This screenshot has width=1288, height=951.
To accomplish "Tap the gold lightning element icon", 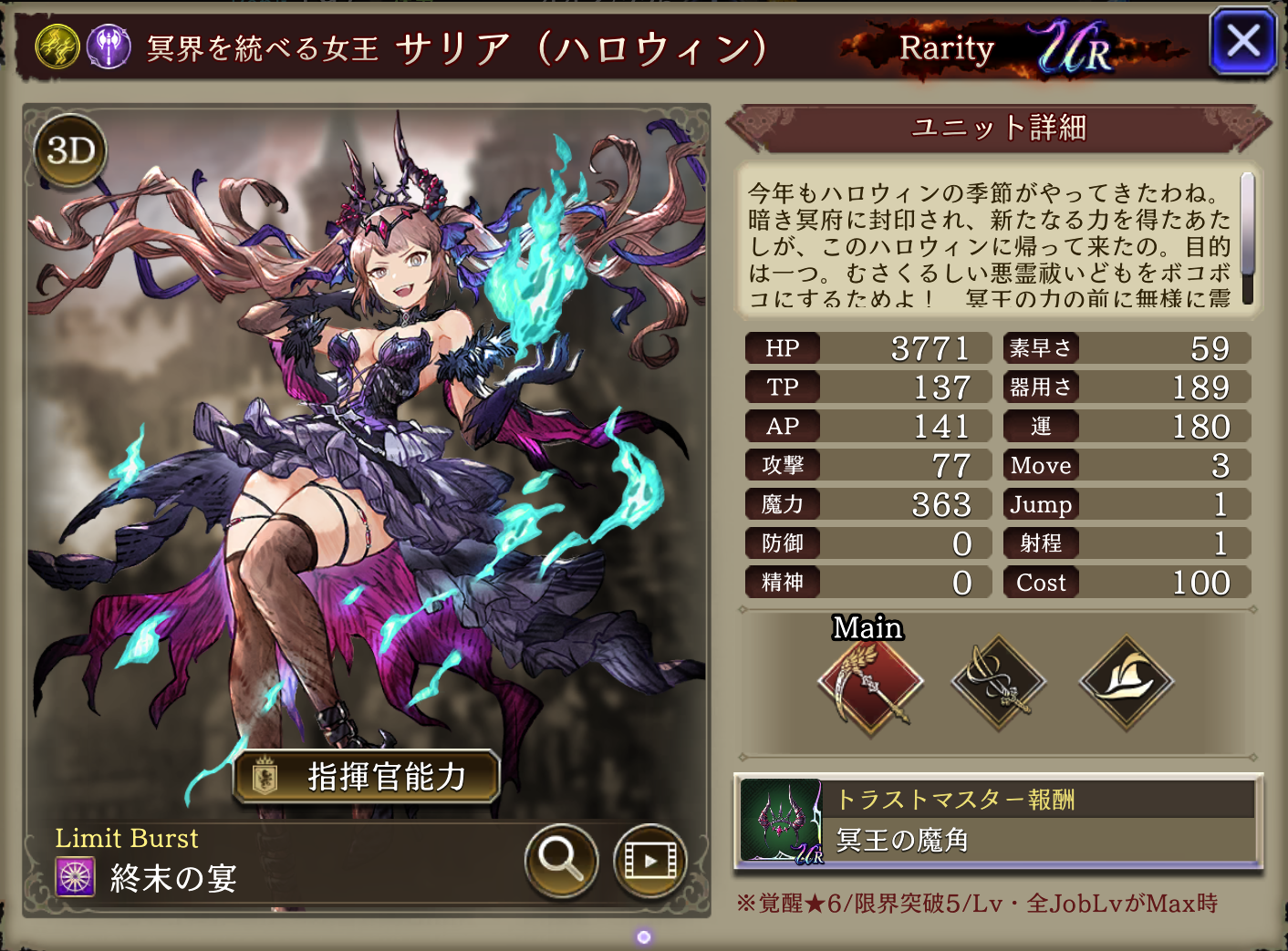I will pyautogui.click(x=57, y=47).
